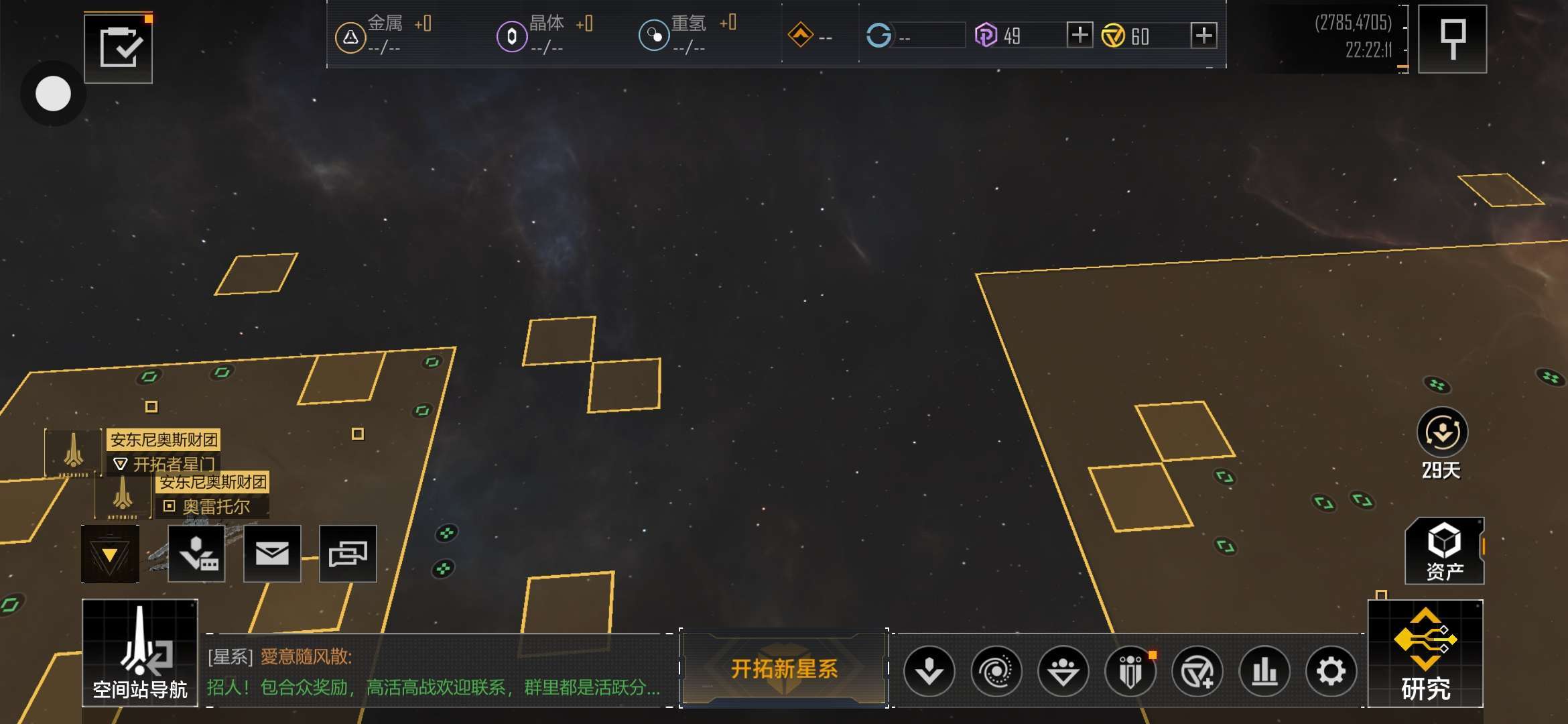The height and width of the screenshot is (724, 1568).
Task: Tap the white floating assist circle
Action: tap(53, 94)
